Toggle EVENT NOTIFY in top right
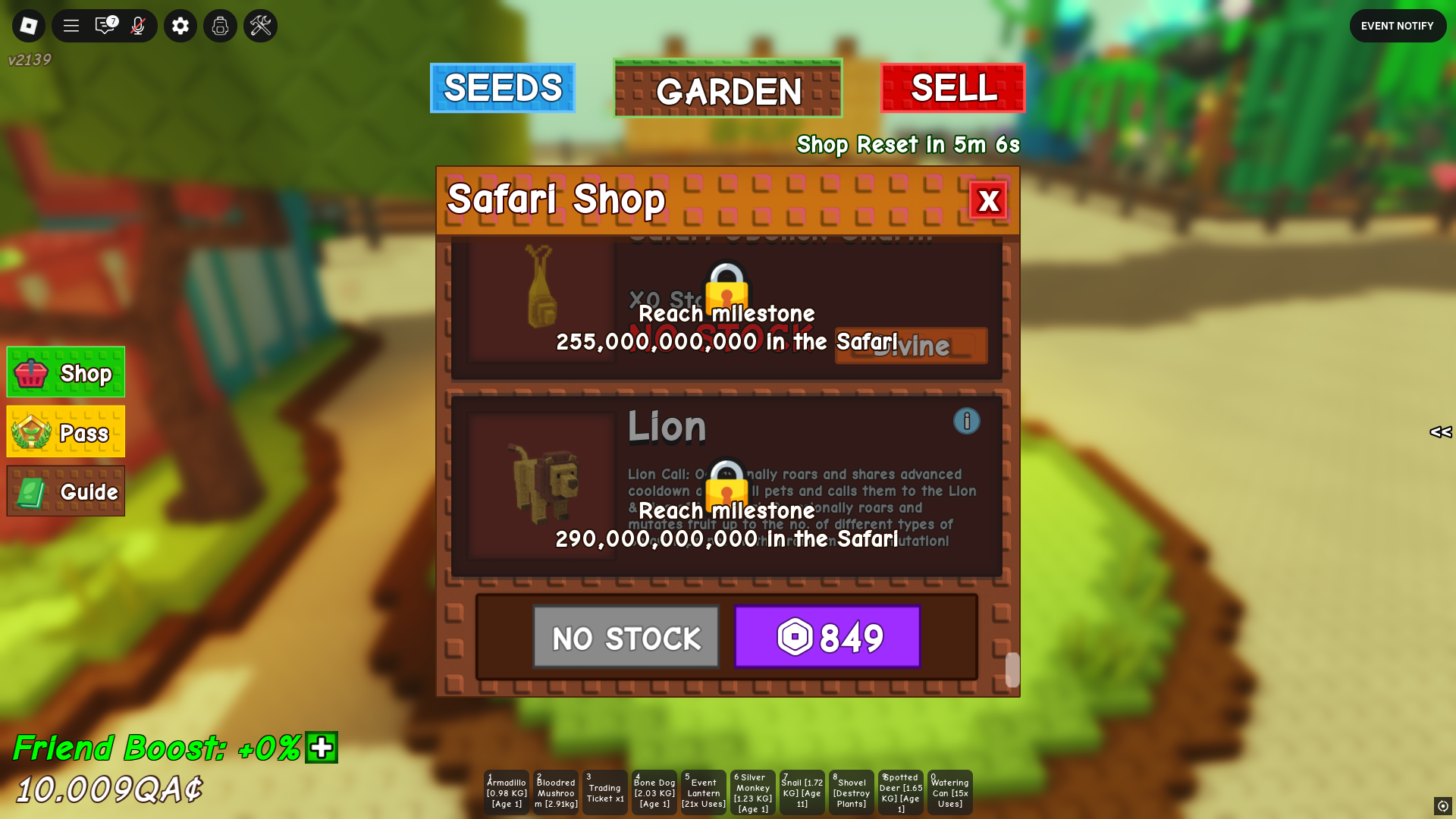 coord(1398,25)
